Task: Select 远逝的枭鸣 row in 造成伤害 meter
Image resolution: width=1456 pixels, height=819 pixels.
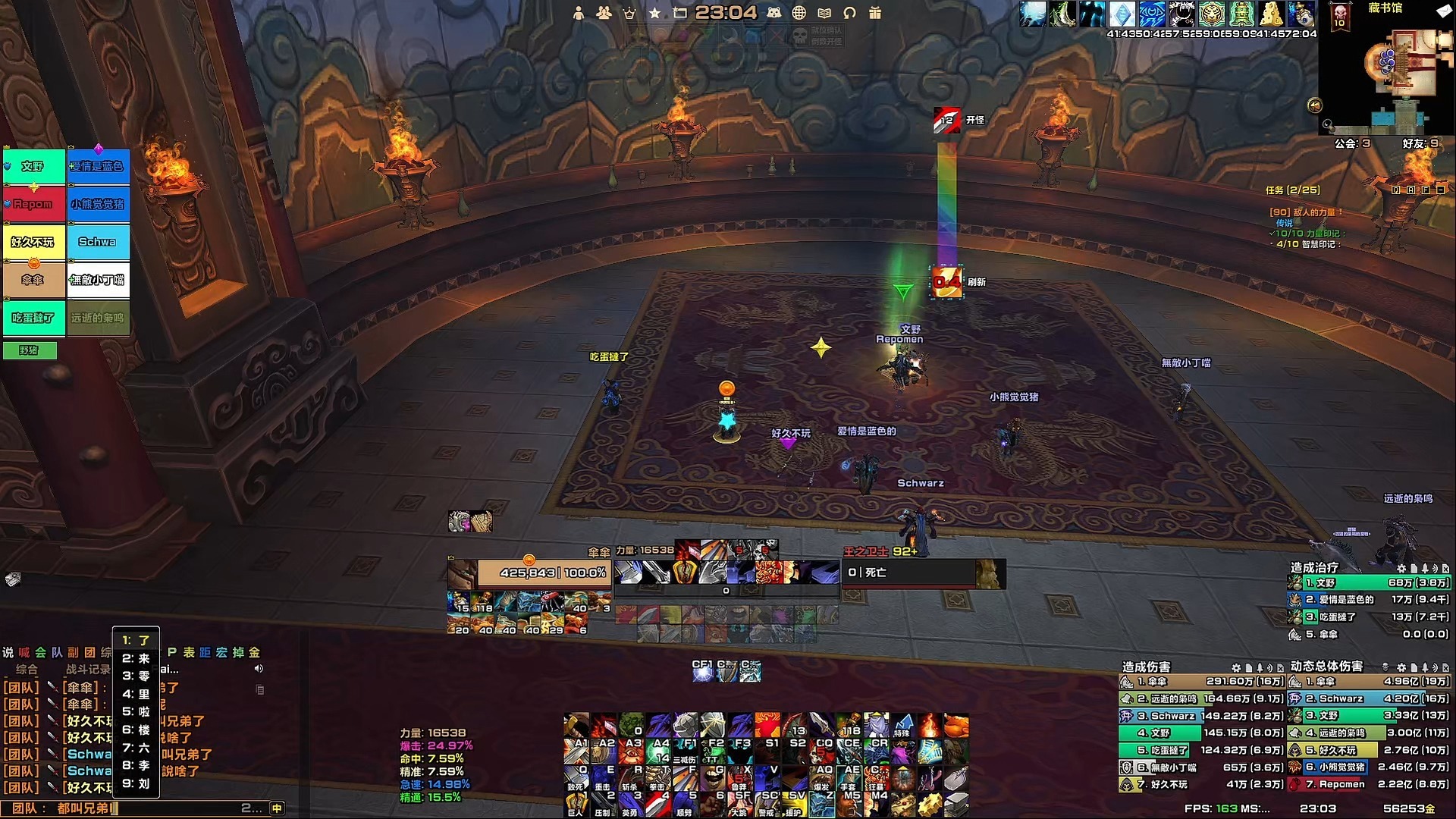Action: click(1201, 698)
